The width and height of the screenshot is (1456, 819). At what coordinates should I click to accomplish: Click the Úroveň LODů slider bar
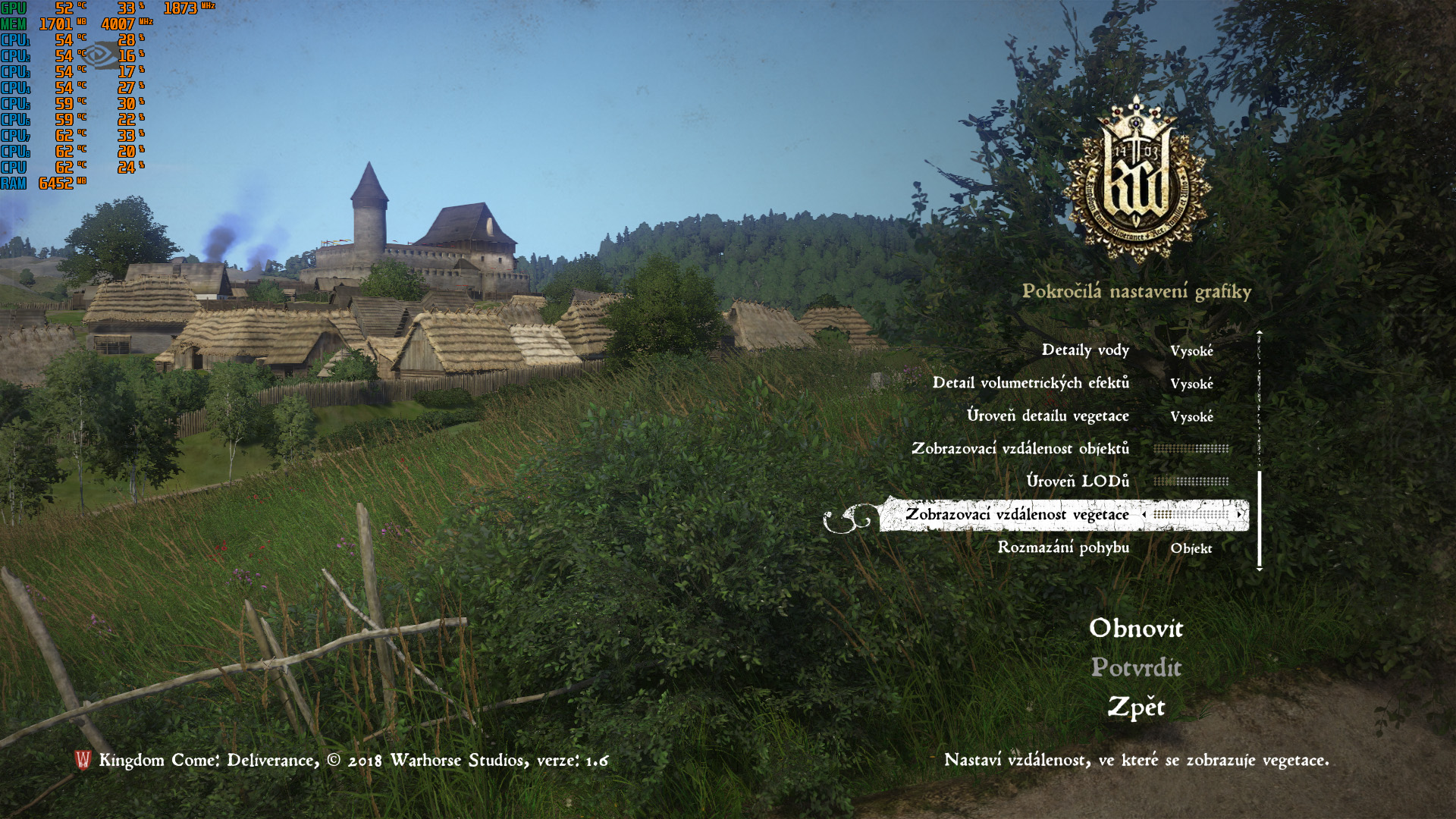(x=1191, y=482)
